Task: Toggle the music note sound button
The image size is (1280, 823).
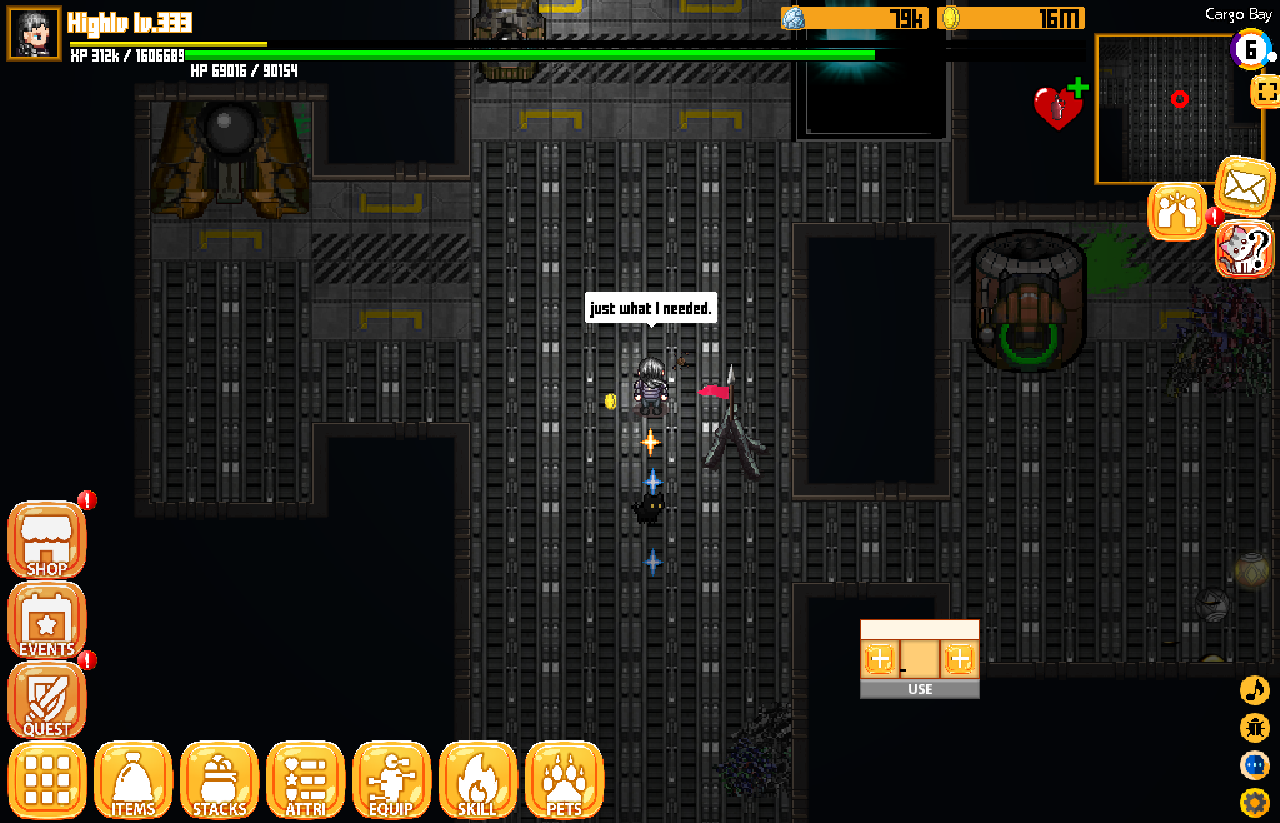Action: point(1255,690)
